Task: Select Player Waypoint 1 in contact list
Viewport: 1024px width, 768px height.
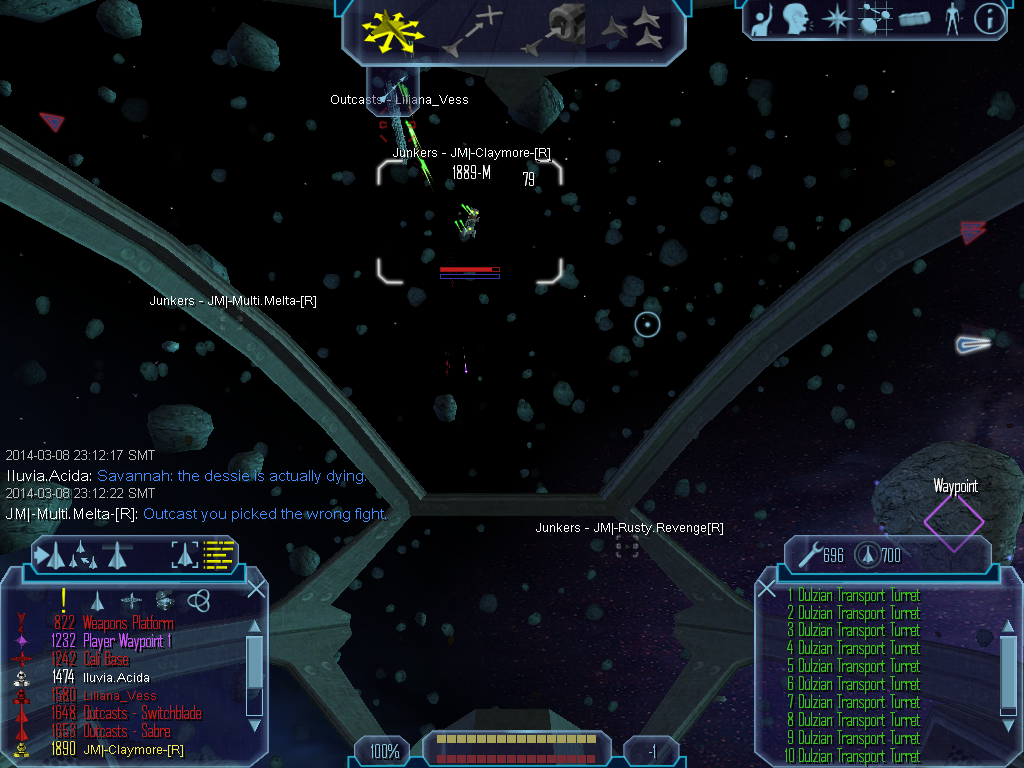Action: [126, 641]
